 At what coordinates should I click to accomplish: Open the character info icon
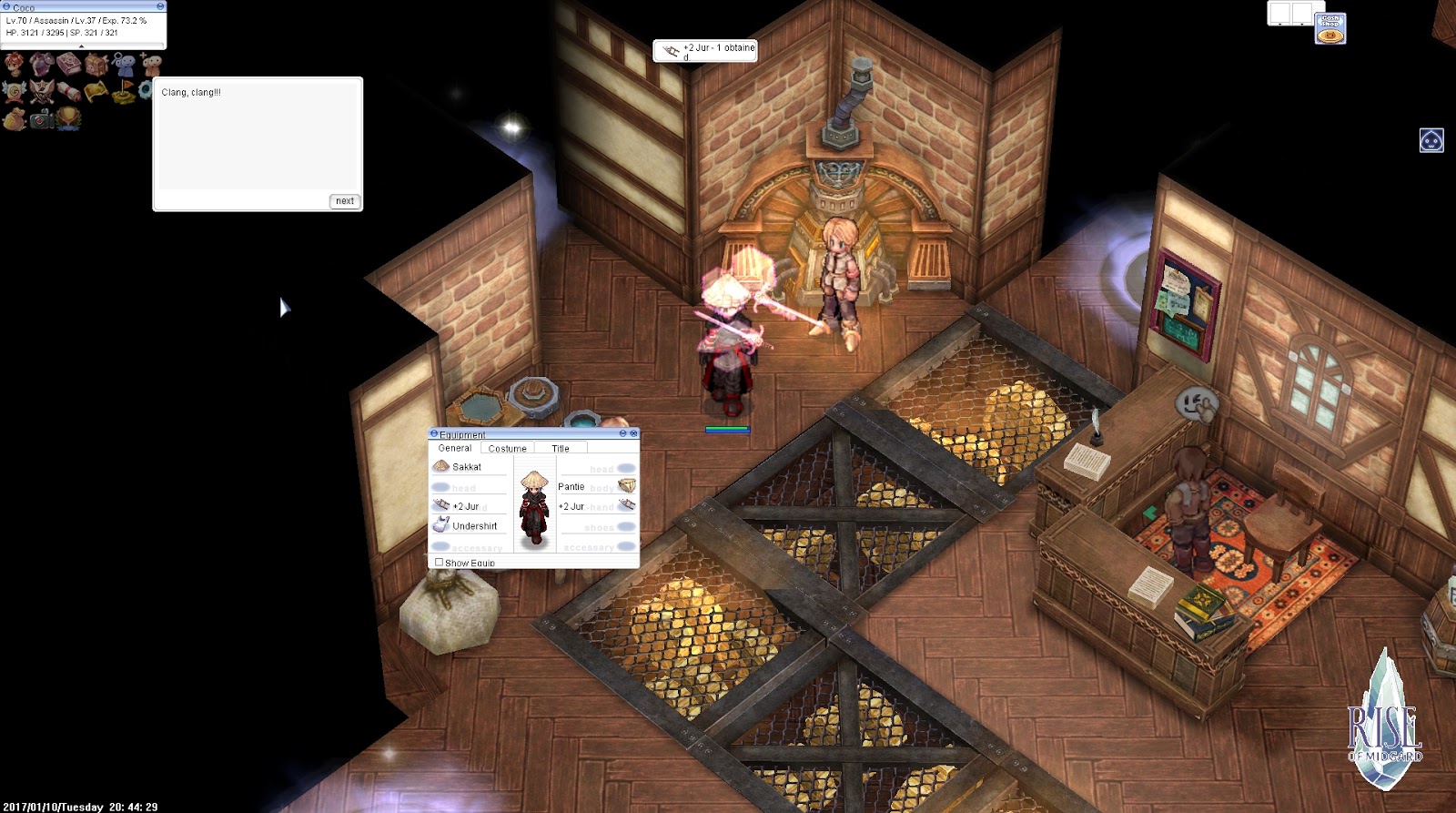point(15,63)
